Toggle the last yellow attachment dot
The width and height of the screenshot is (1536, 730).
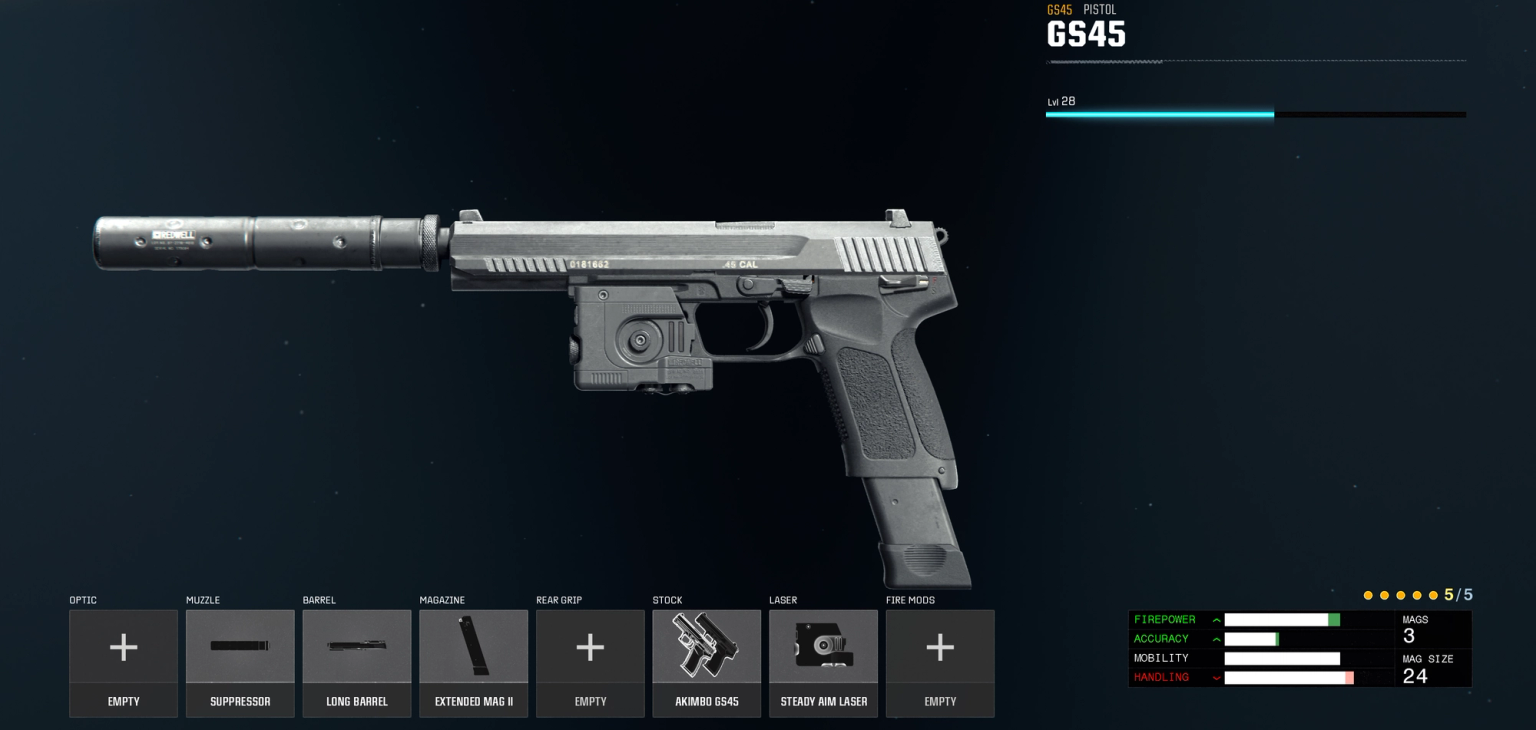tap(1434, 595)
